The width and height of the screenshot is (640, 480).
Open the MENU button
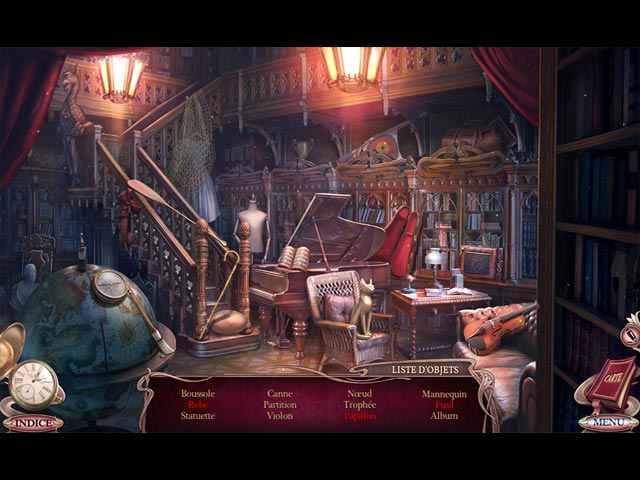(x=608, y=422)
